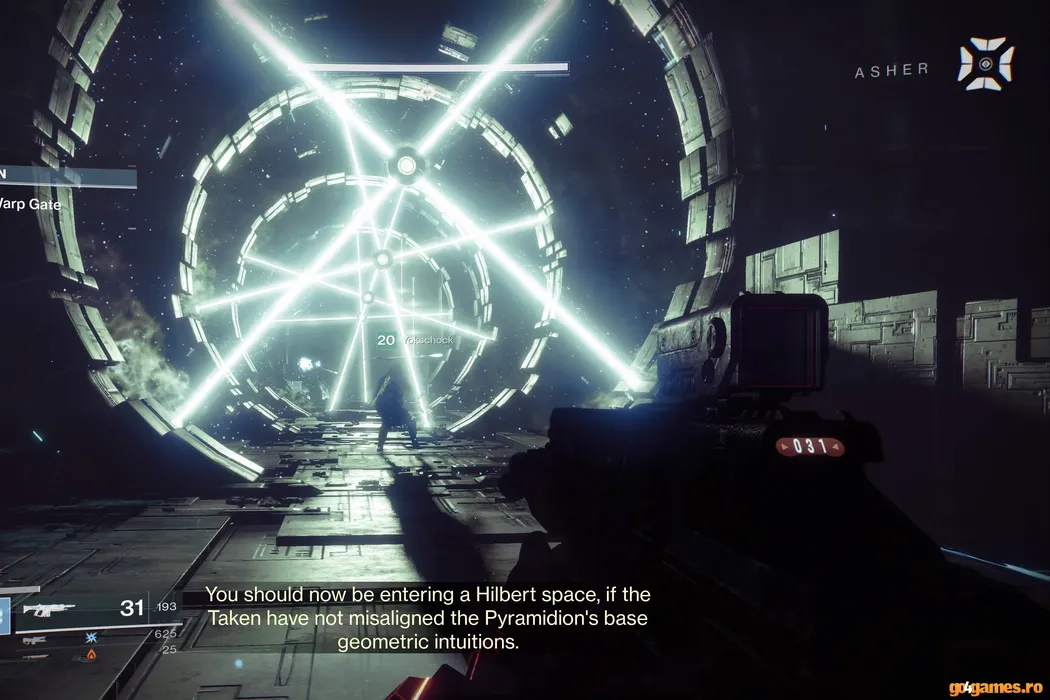
Task: Select the Asher speaker emblem icon
Action: [x=985, y=64]
